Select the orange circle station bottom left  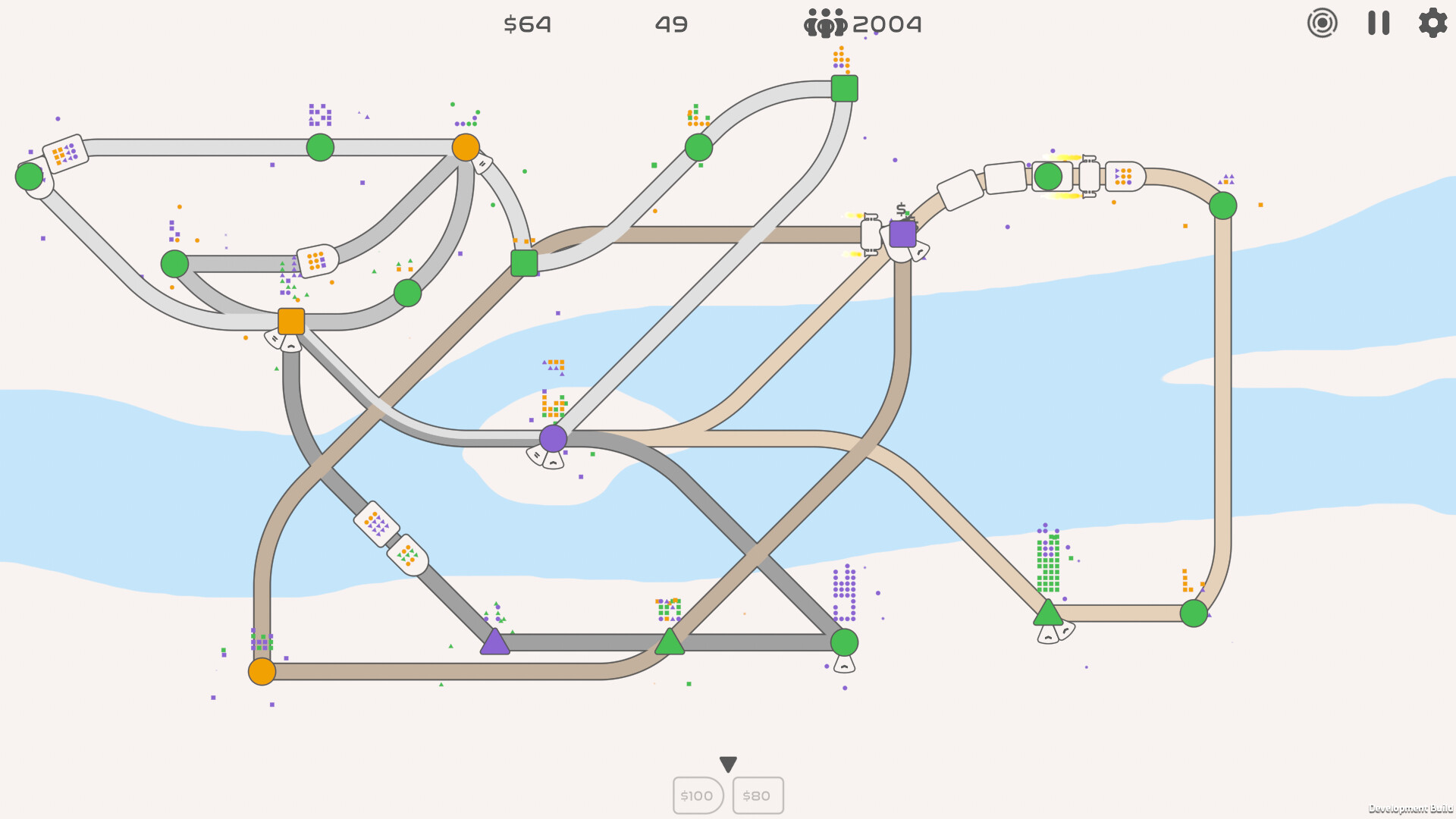(263, 672)
